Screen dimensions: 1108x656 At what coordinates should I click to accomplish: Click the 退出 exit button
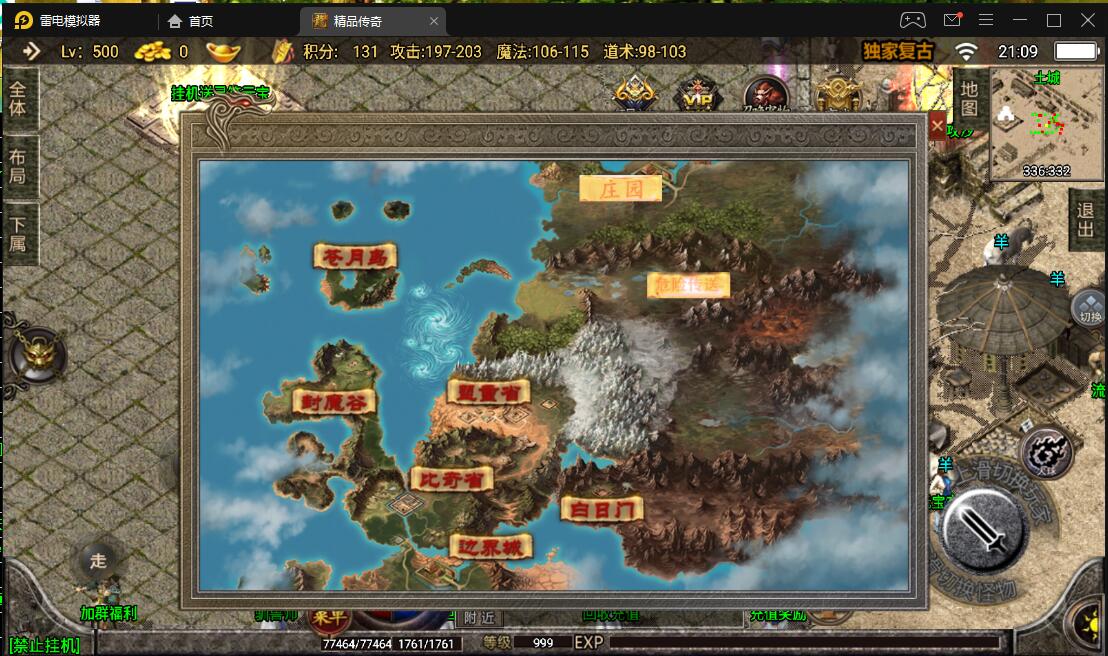click(1085, 220)
